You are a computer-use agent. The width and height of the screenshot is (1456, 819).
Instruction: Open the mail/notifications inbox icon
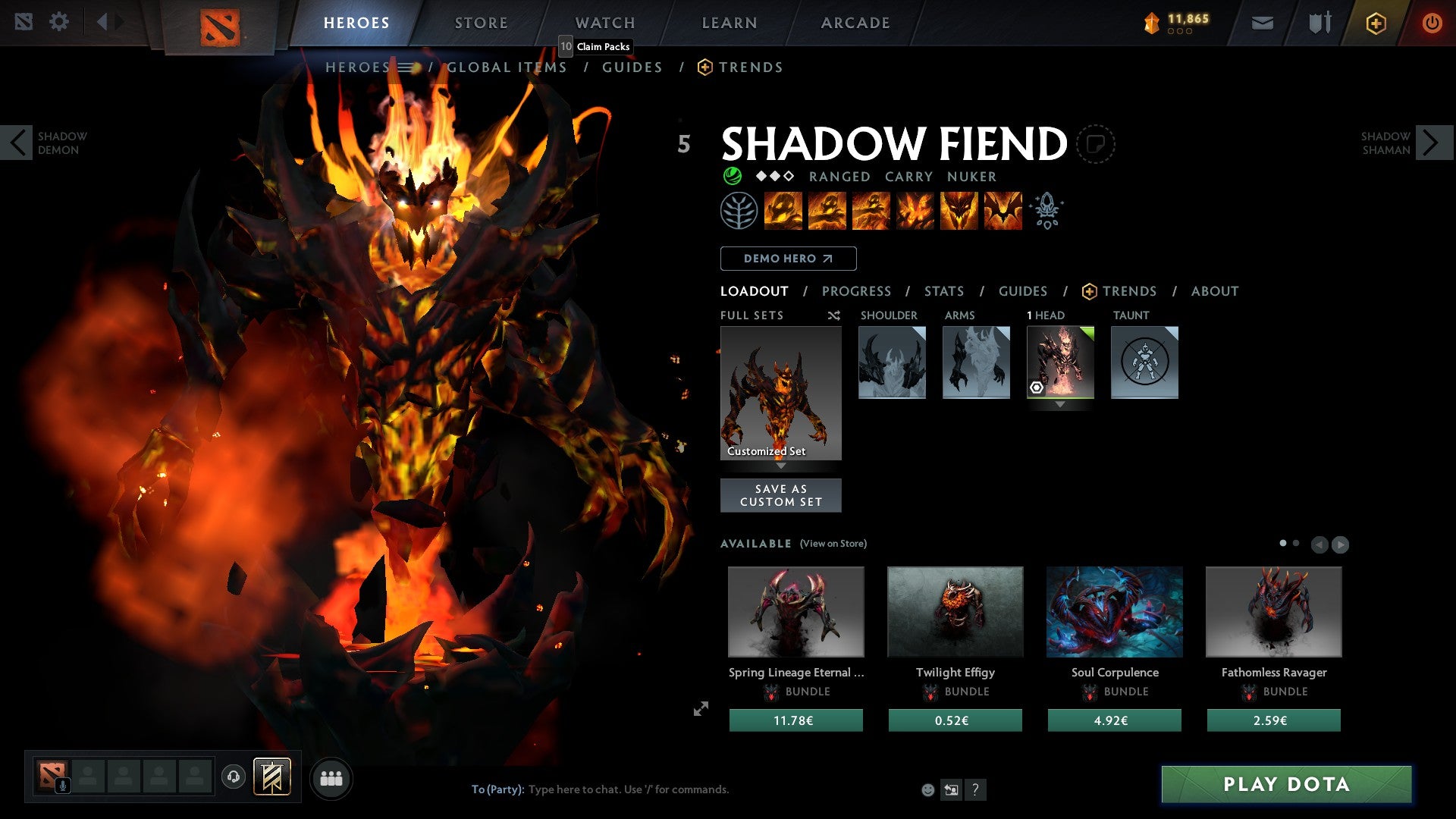coord(1263,23)
